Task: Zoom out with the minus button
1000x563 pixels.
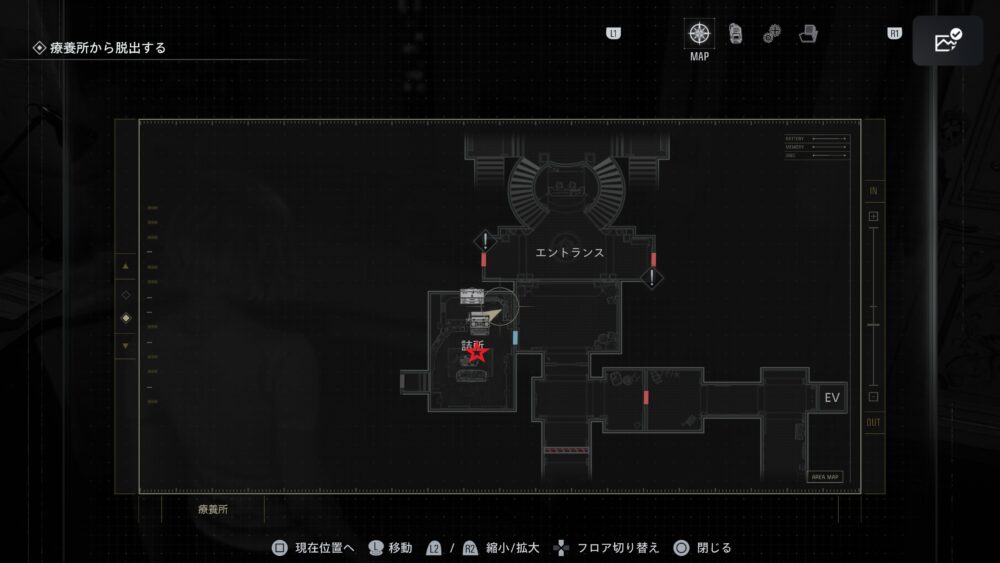Action: click(x=873, y=397)
